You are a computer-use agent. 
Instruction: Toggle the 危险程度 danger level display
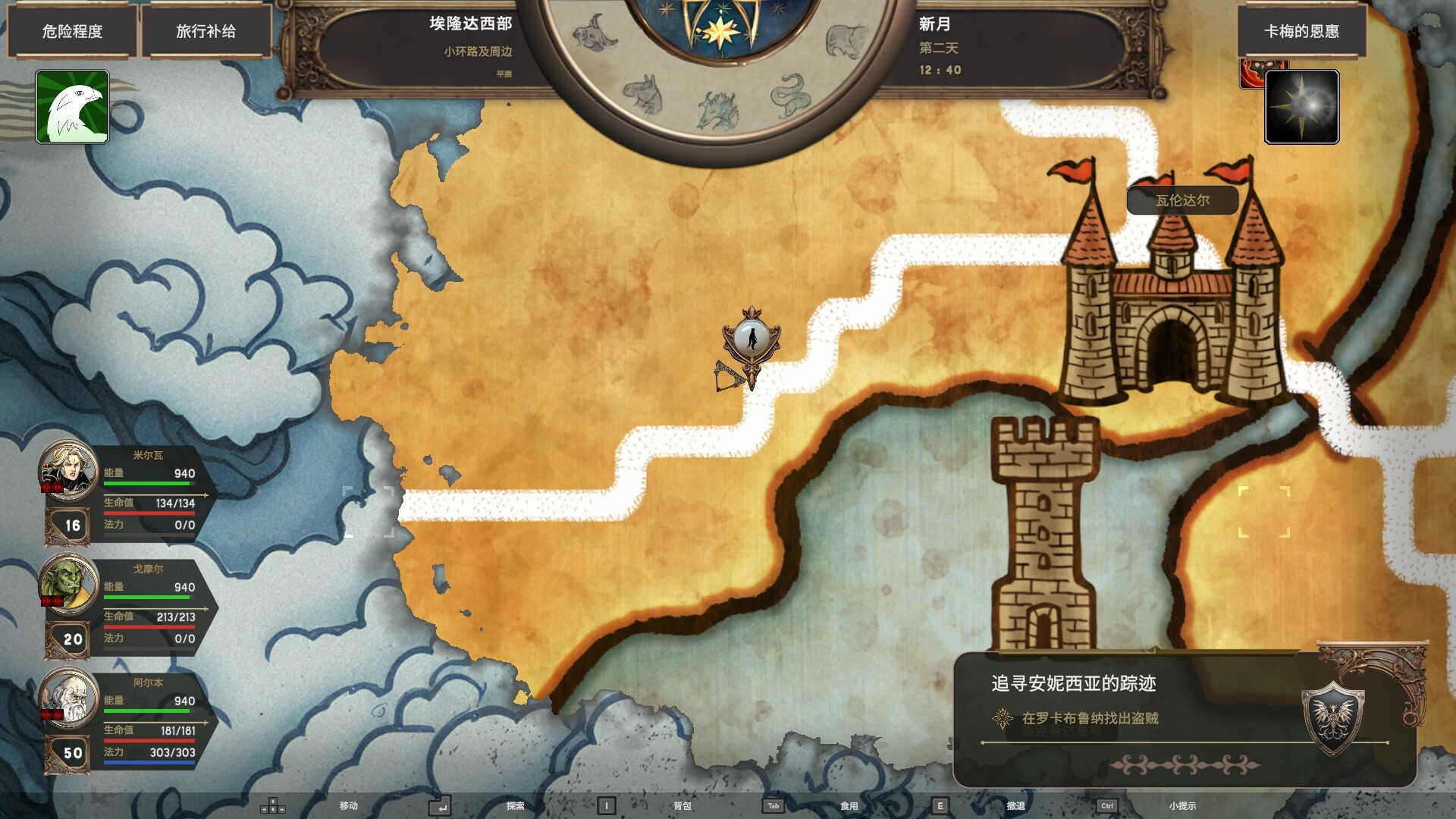(73, 32)
